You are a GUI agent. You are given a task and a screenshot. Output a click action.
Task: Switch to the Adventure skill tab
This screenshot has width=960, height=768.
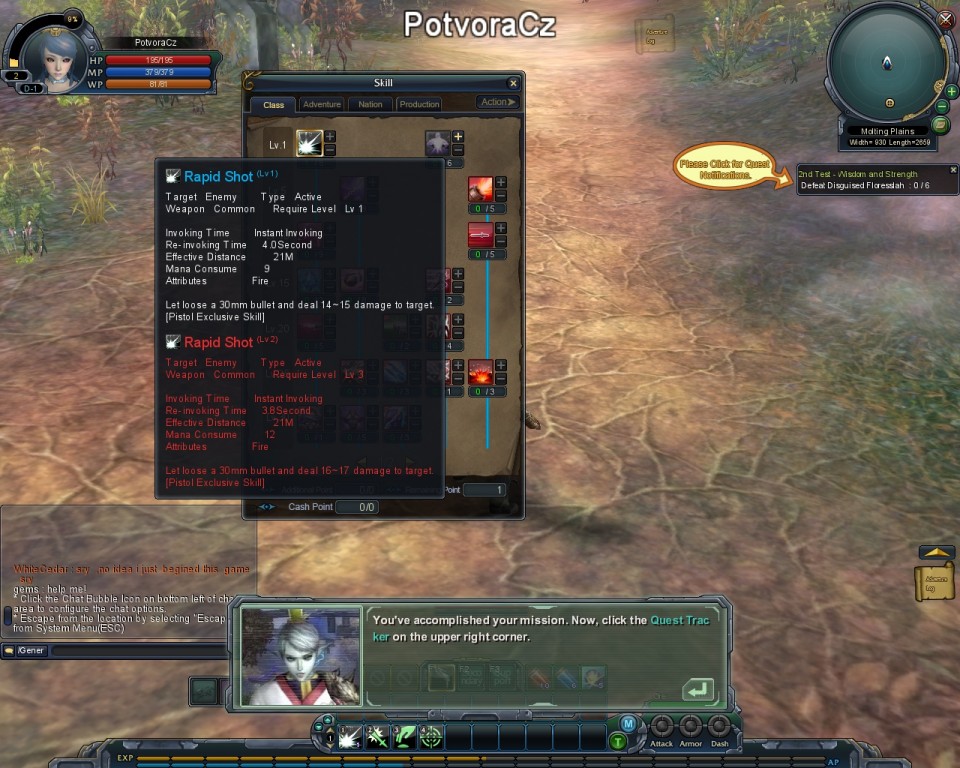click(x=321, y=104)
